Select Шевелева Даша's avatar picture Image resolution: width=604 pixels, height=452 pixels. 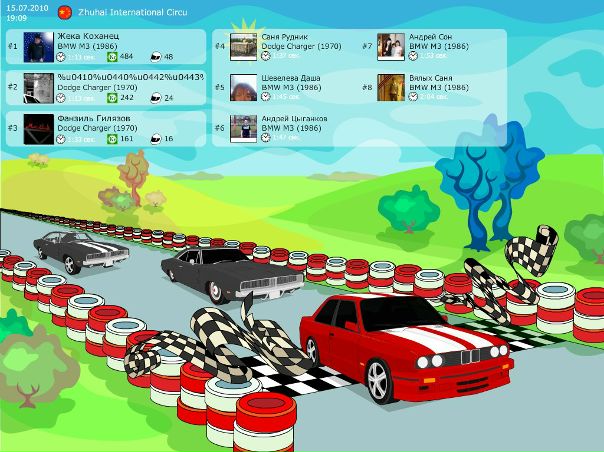[x=244, y=87]
